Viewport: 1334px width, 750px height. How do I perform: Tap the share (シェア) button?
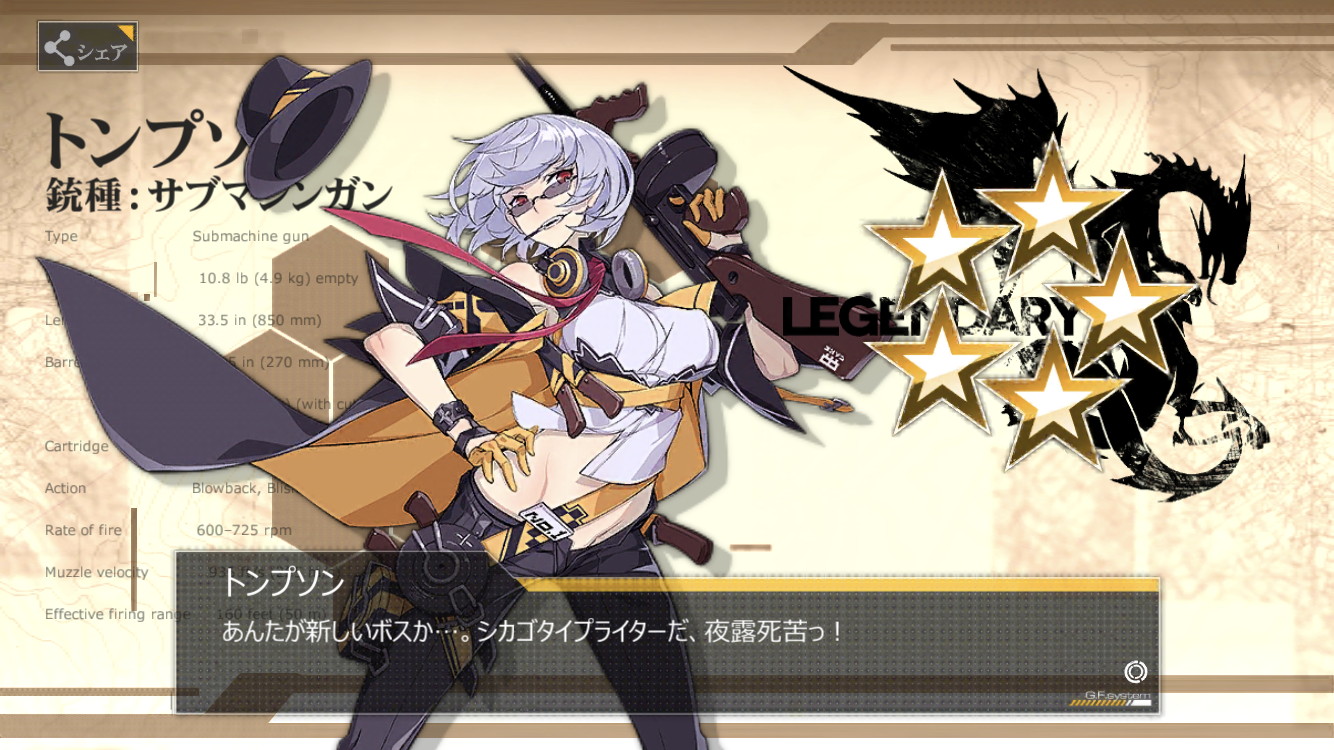88,47
